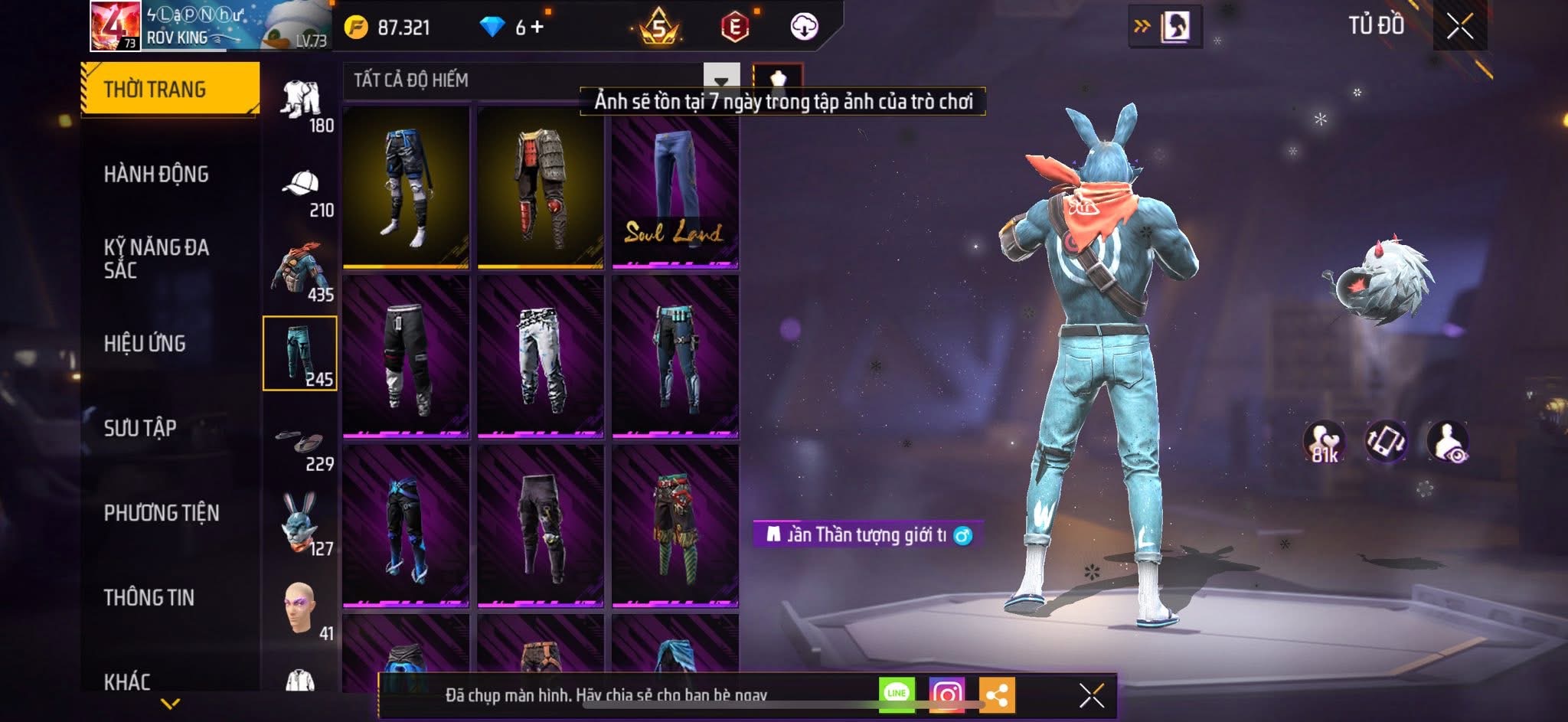1568x722 pixels.
Task: Open the Thông Tin menu
Action: pyautogui.click(x=149, y=597)
